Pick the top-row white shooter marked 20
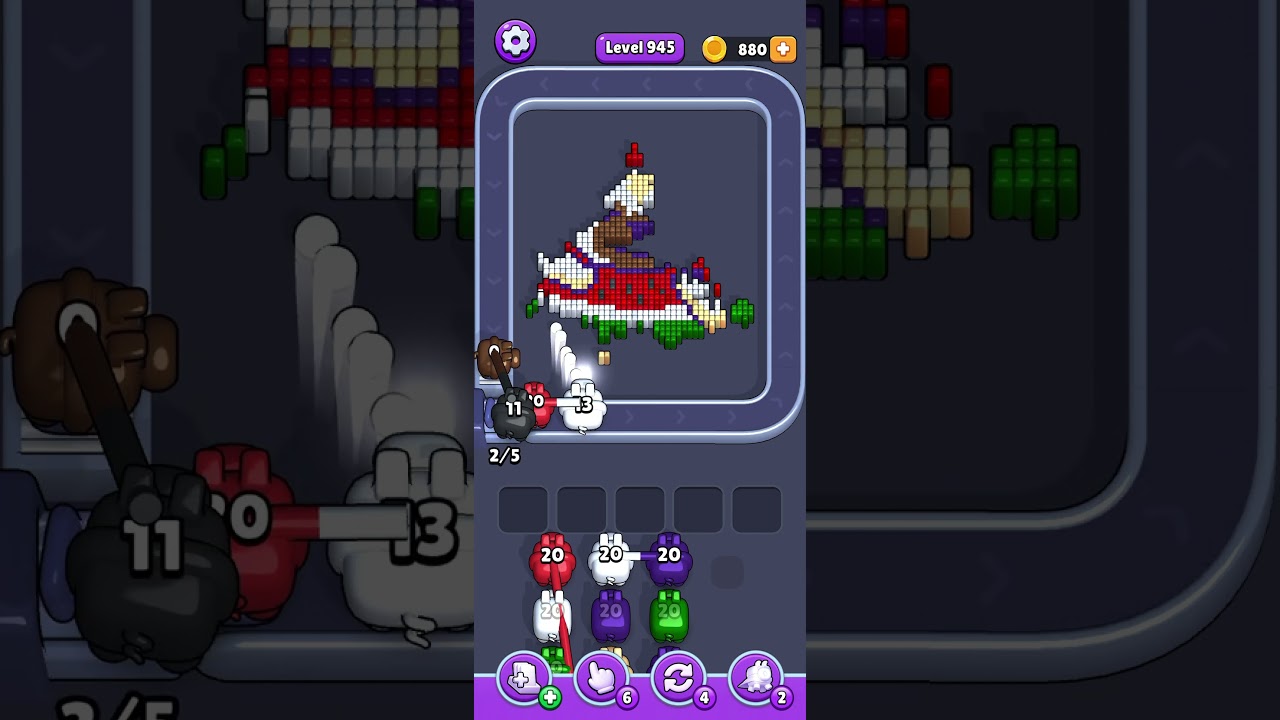 610,561
